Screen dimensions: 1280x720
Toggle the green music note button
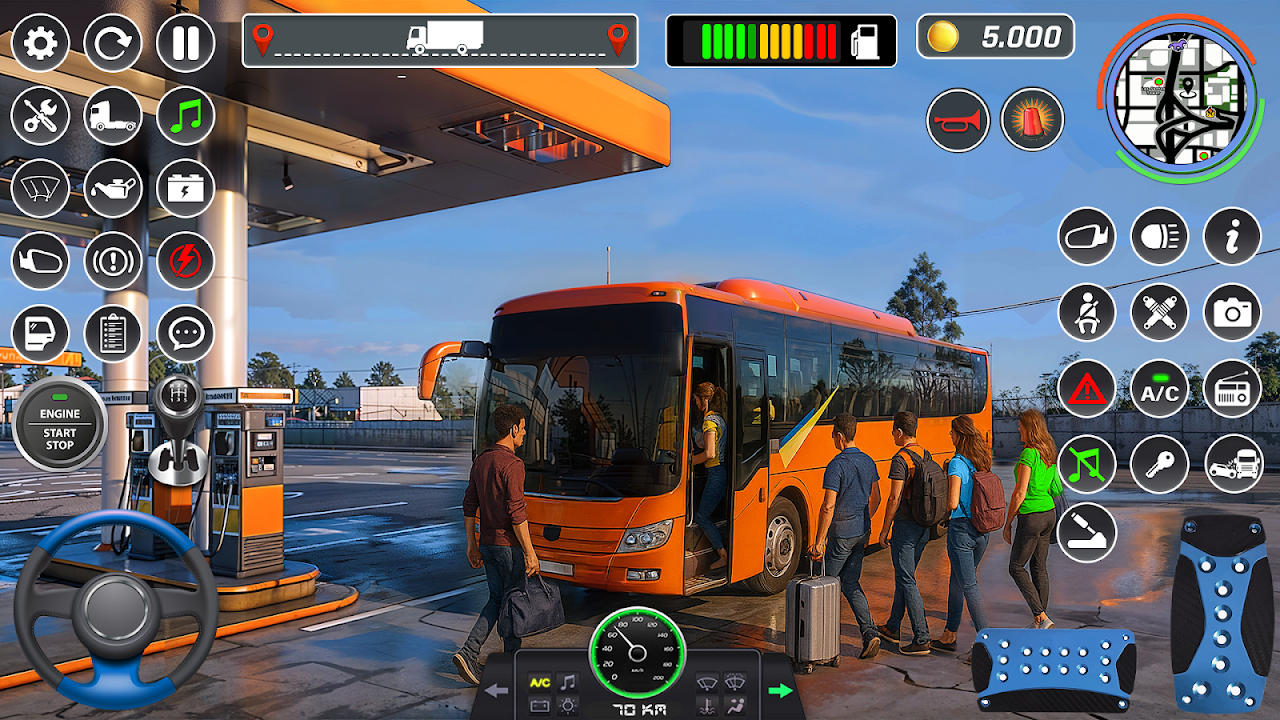pos(185,116)
